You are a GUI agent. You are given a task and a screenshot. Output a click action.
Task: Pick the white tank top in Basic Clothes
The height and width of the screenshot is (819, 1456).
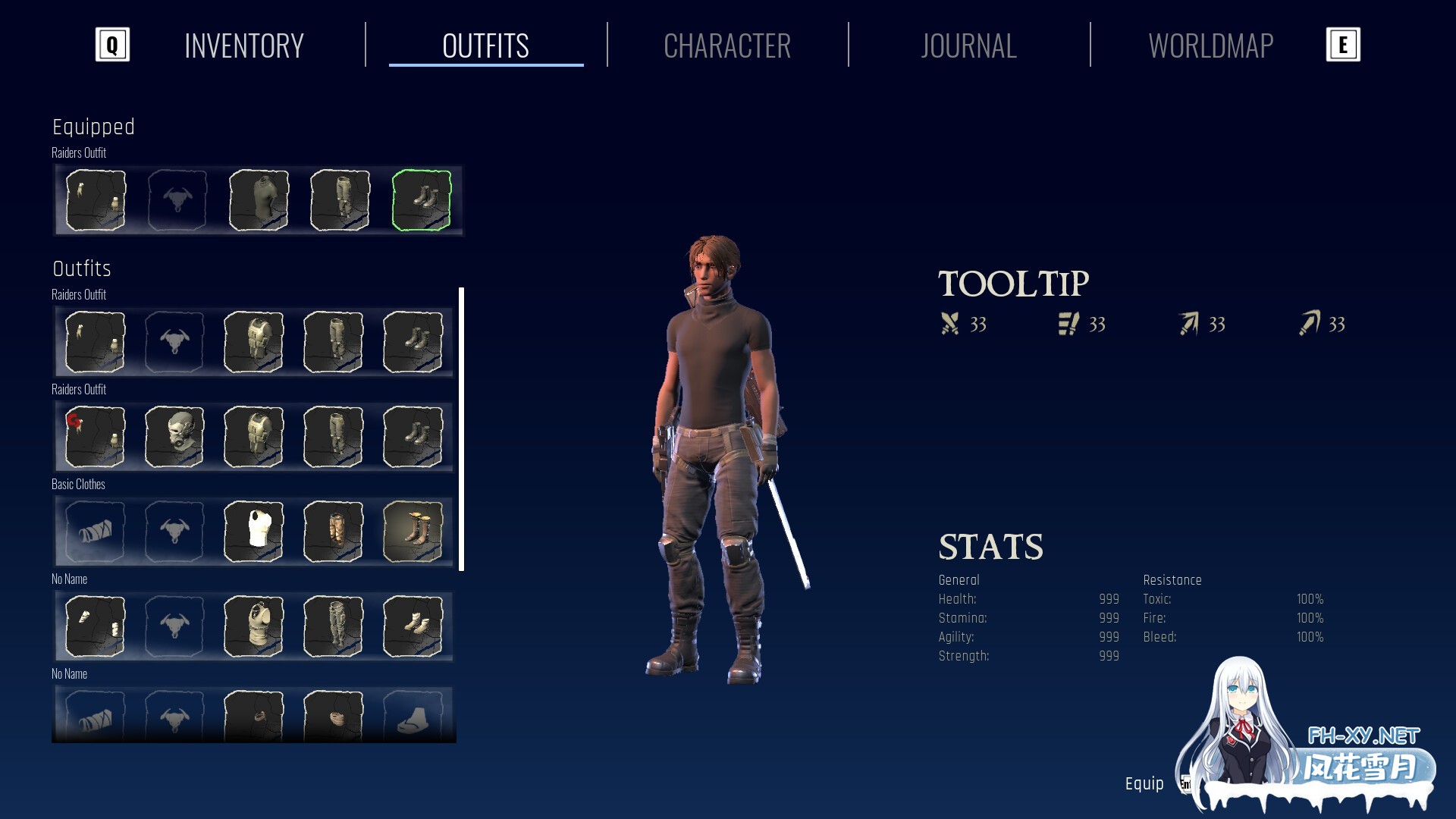pos(254,531)
